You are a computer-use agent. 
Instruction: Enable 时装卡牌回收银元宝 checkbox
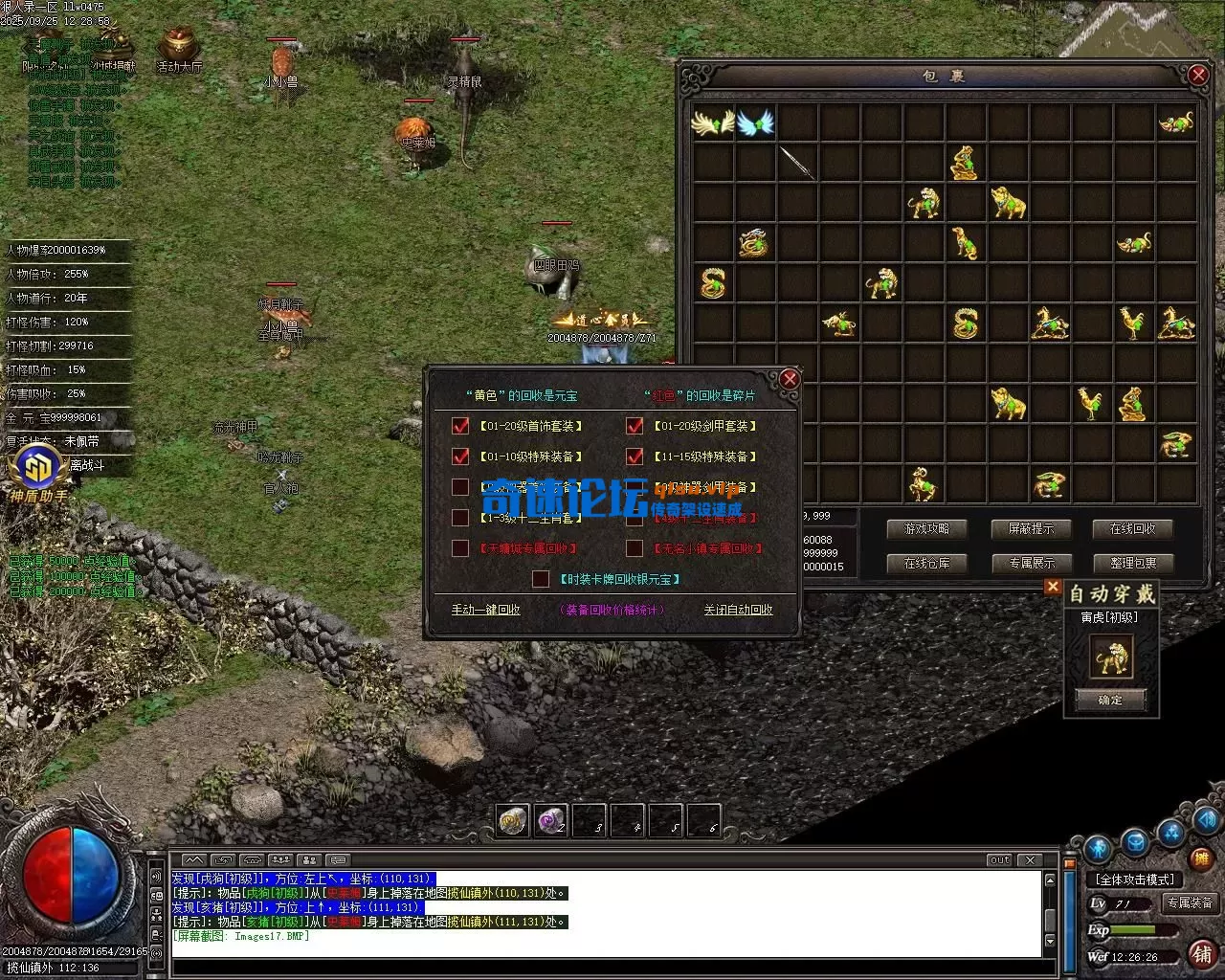click(541, 579)
